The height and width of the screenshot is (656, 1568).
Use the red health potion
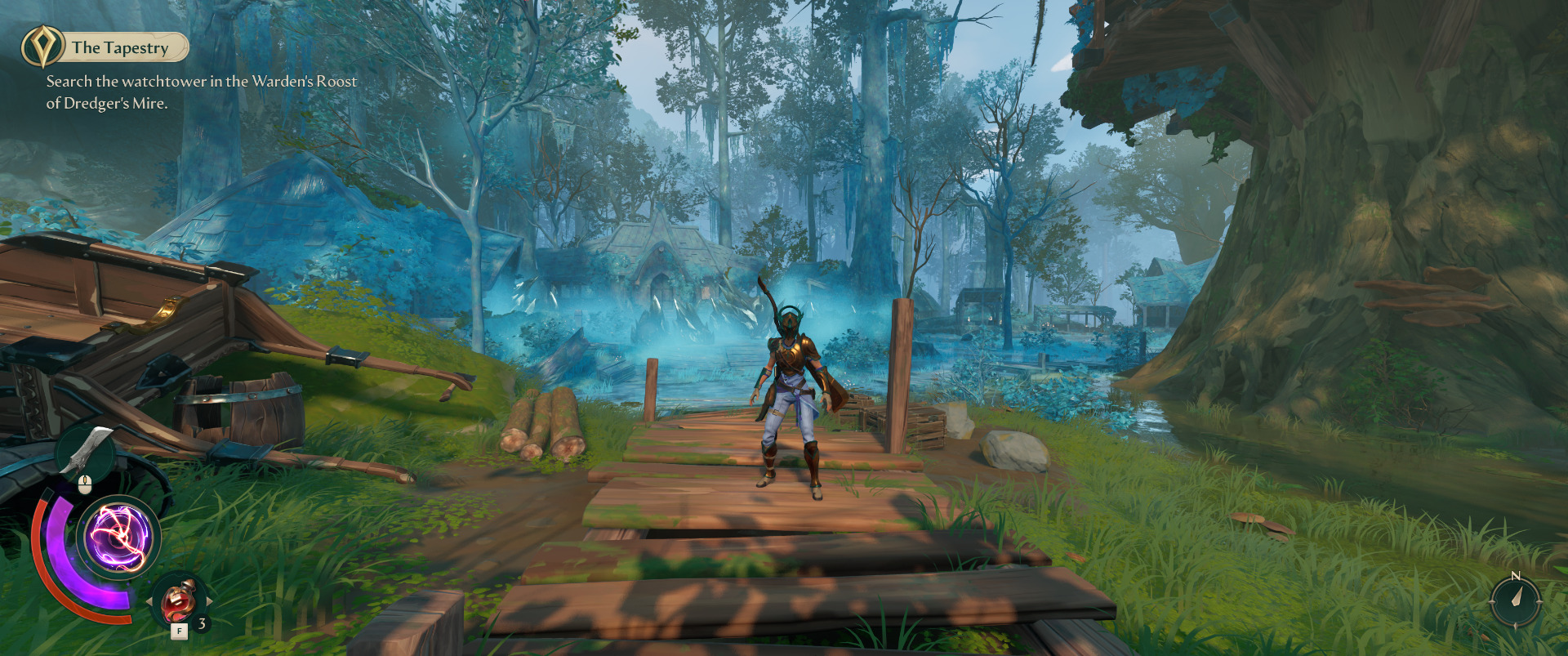[179, 601]
